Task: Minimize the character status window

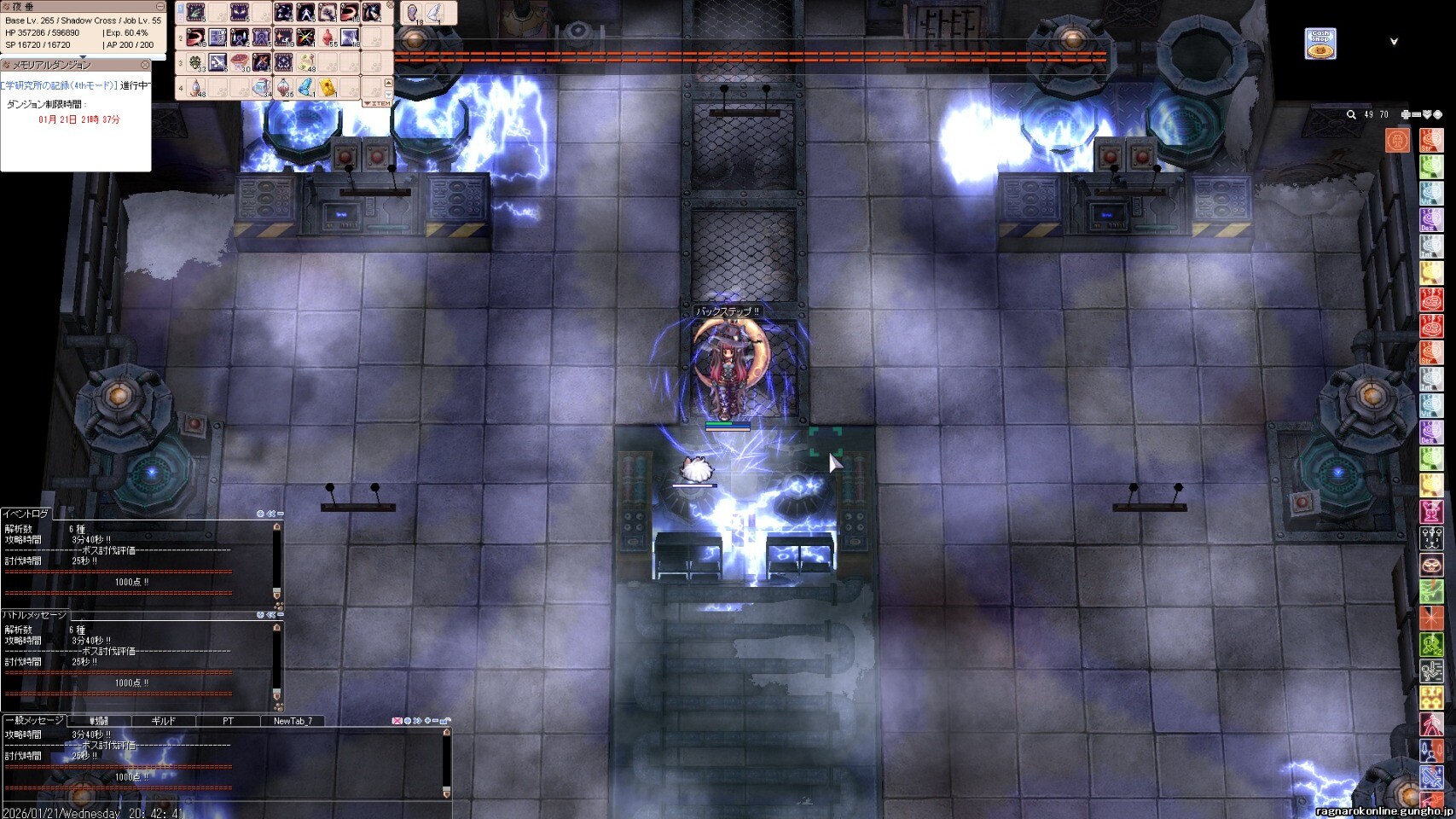Action: tap(160, 7)
